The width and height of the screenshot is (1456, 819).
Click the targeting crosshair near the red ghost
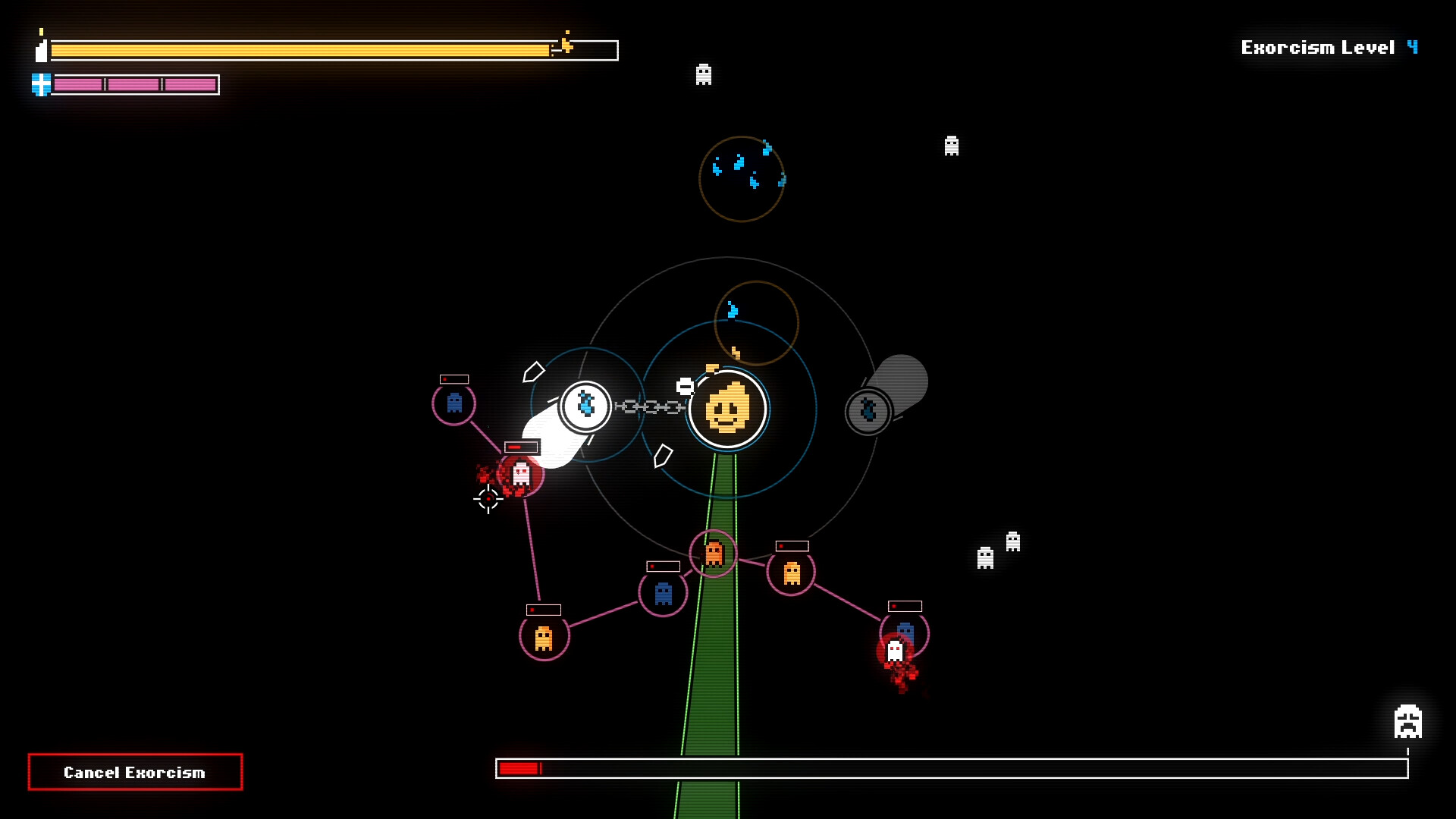pos(488,498)
